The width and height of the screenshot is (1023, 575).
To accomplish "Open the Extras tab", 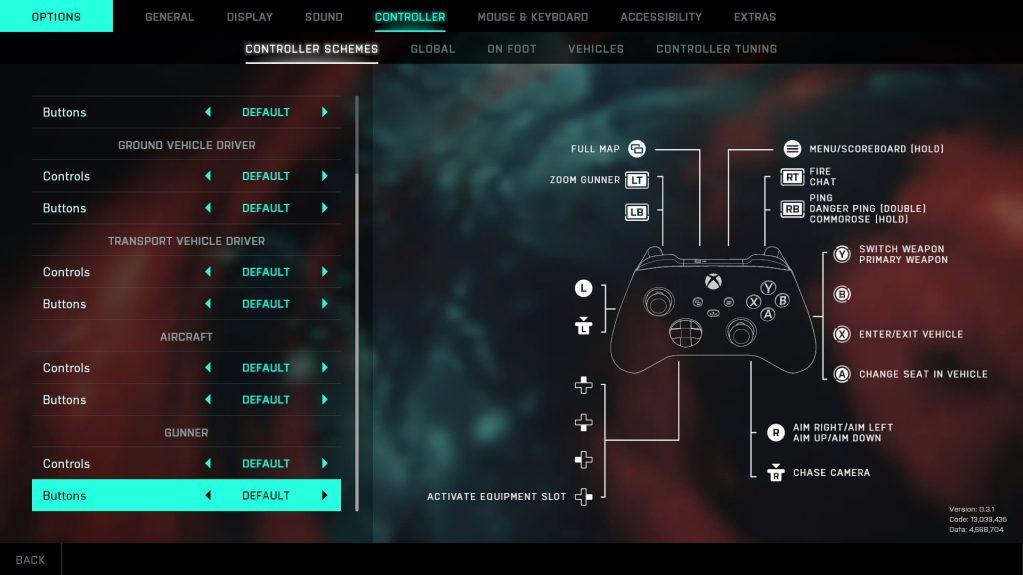I will pos(754,17).
